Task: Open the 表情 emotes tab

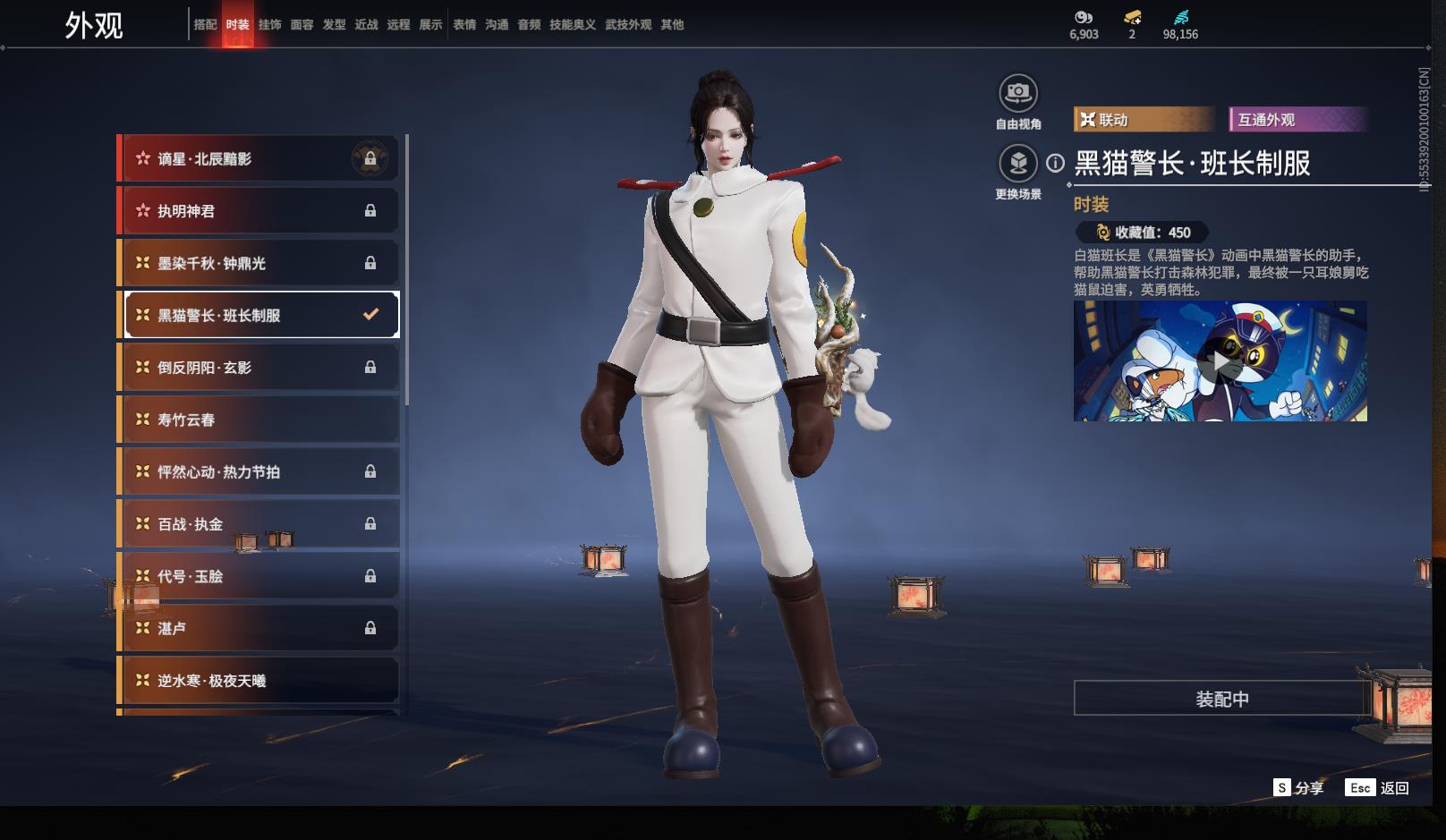Action: (464, 25)
